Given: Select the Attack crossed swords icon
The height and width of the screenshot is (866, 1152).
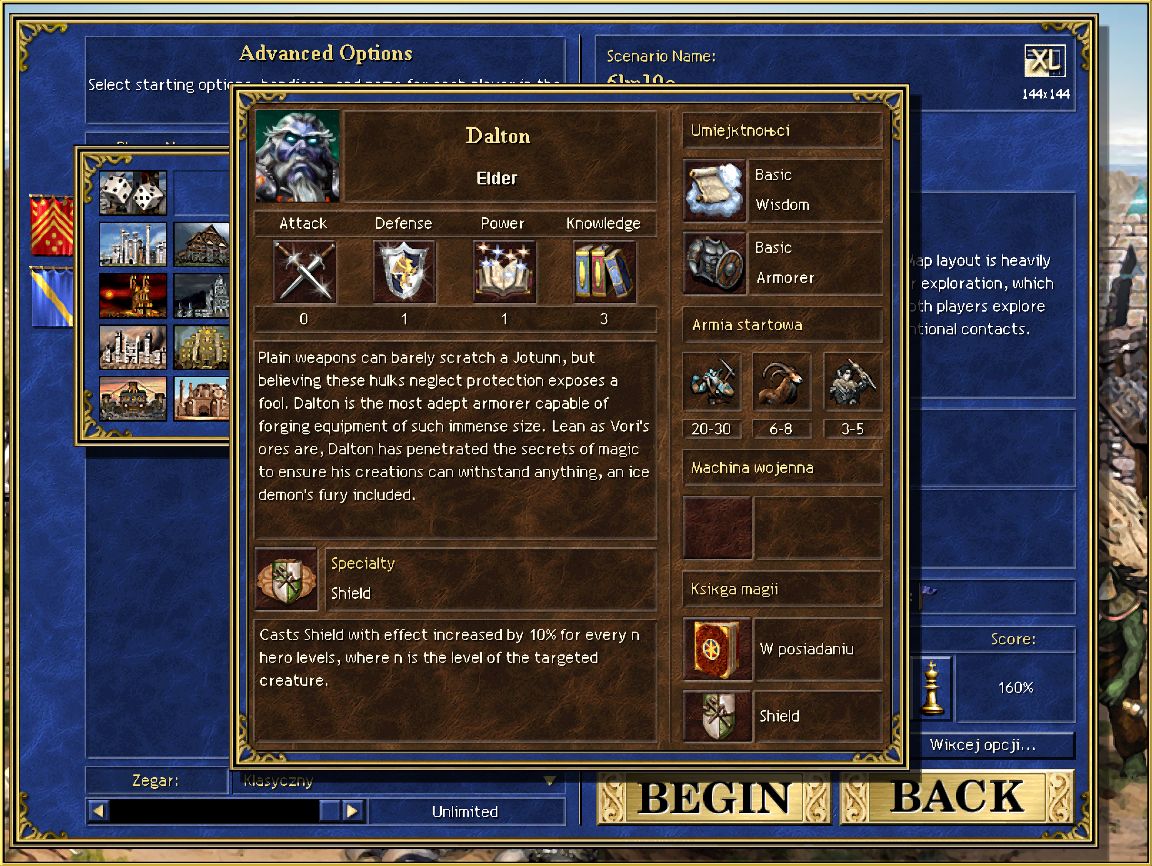Looking at the screenshot, I should pos(304,271).
